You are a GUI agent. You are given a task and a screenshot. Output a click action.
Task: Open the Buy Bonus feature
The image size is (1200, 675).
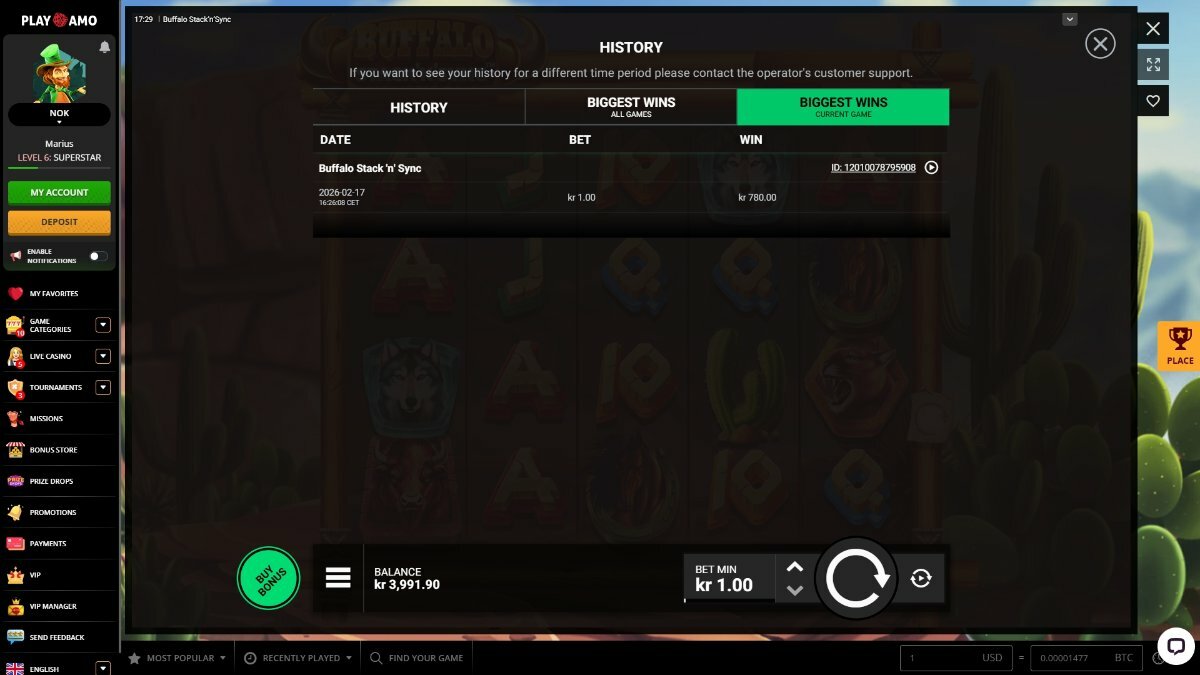click(x=268, y=578)
